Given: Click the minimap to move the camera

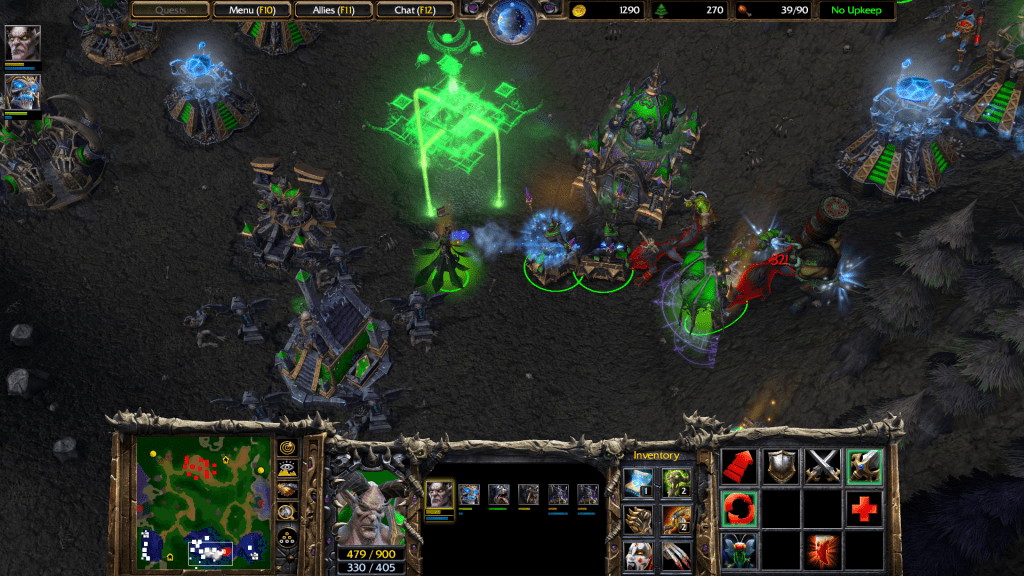Looking at the screenshot, I should [x=204, y=500].
